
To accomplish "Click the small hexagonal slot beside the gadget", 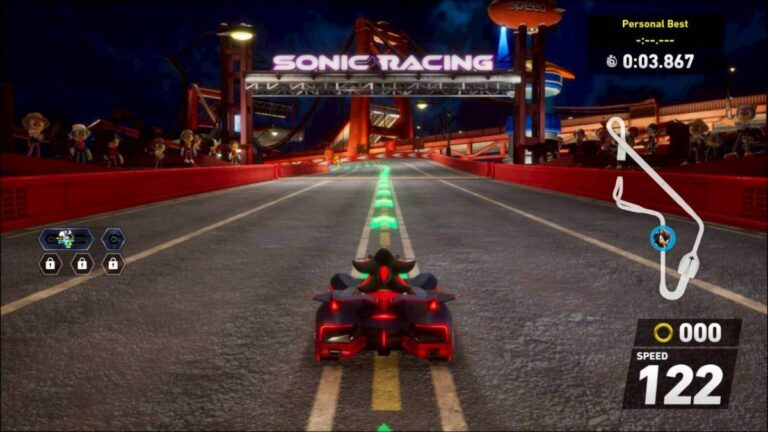I will 113,239.
